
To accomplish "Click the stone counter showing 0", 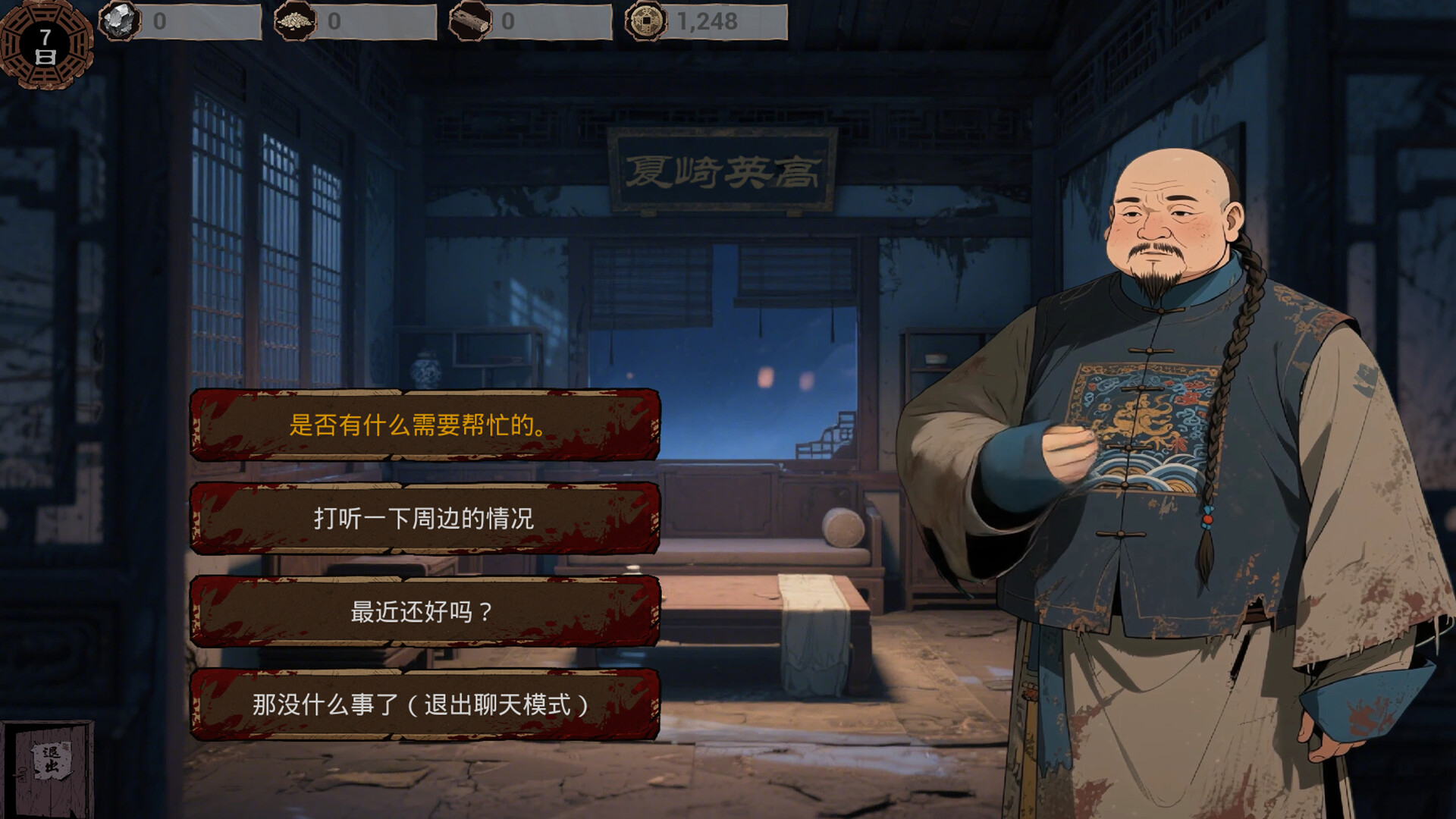I will pyautogui.click(x=159, y=20).
